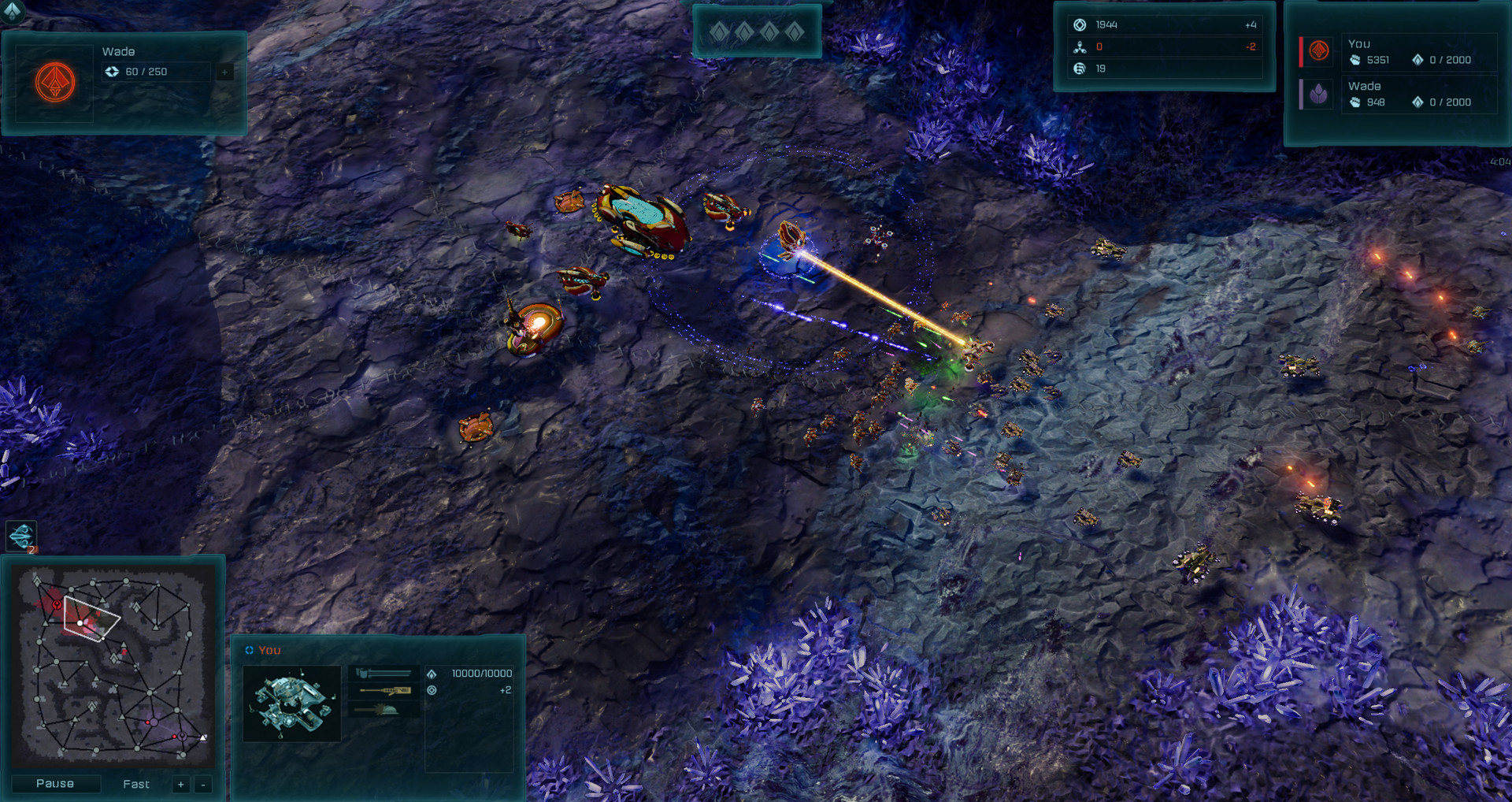The height and width of the screenshot is (802, 1512).
Task: Click the Nexus building thumbnail in the selection panel
Action: point(291,704)
